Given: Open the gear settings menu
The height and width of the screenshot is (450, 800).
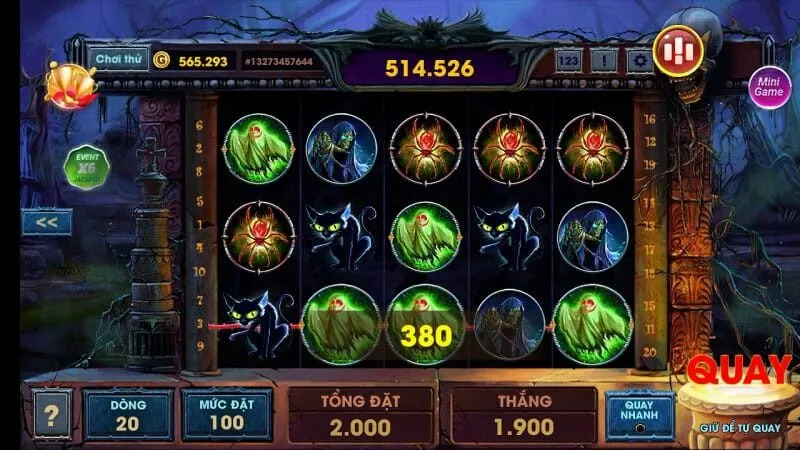Looking at the screenshot, I should 638,60.
